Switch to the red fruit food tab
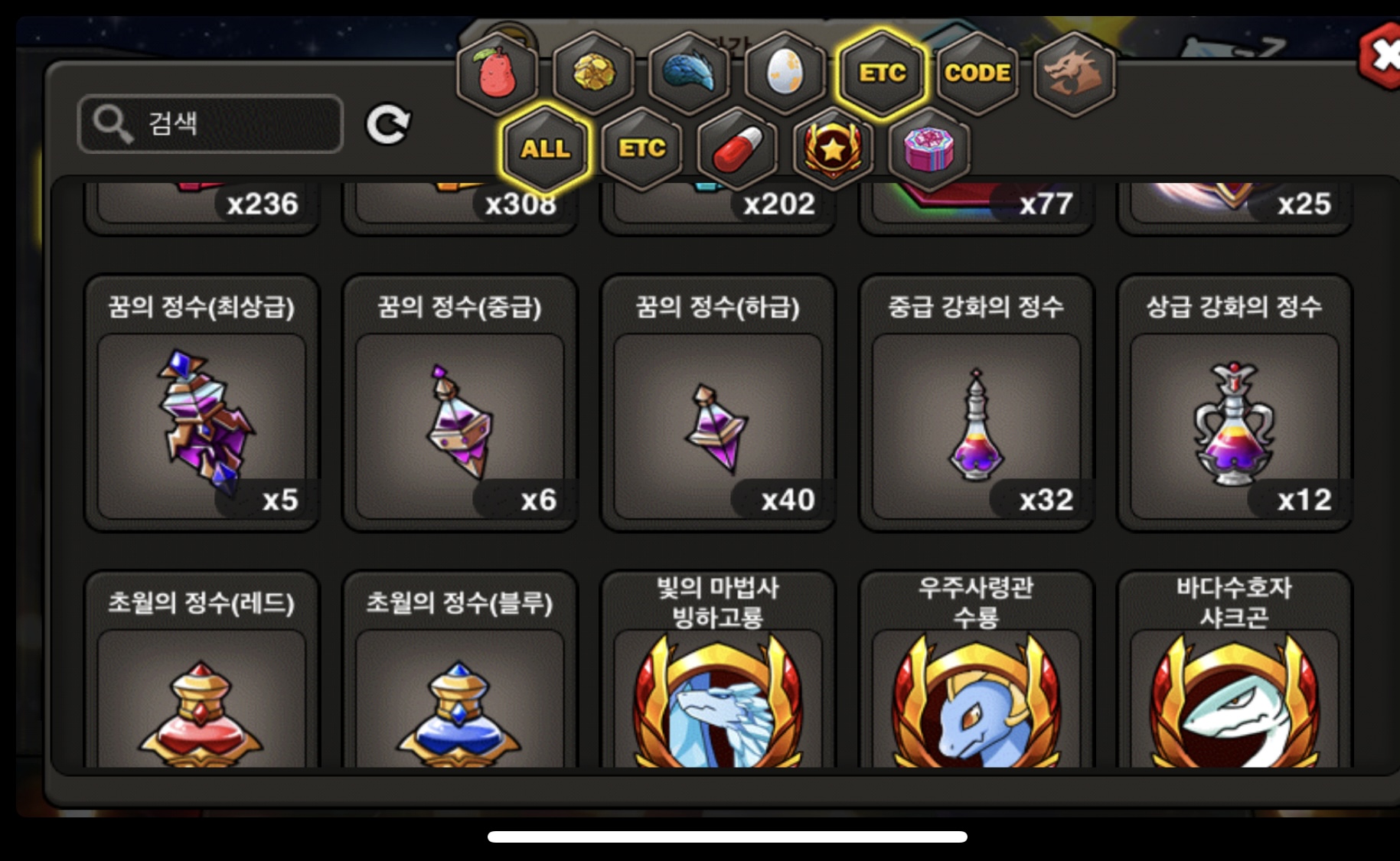Image resolution: width=1400 pixels, height=861 pixels. 498,73
